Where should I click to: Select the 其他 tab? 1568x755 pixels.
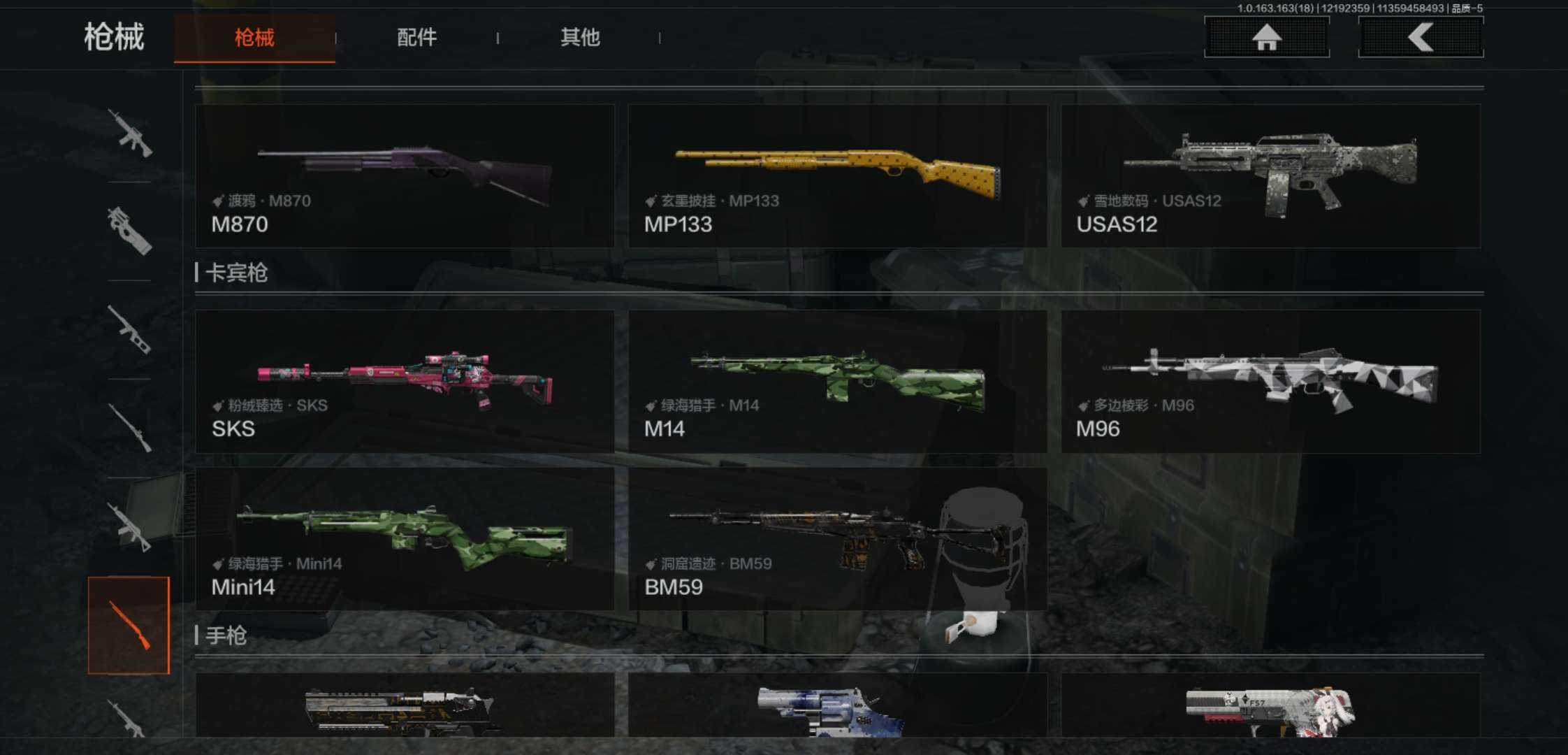[580, 38]
